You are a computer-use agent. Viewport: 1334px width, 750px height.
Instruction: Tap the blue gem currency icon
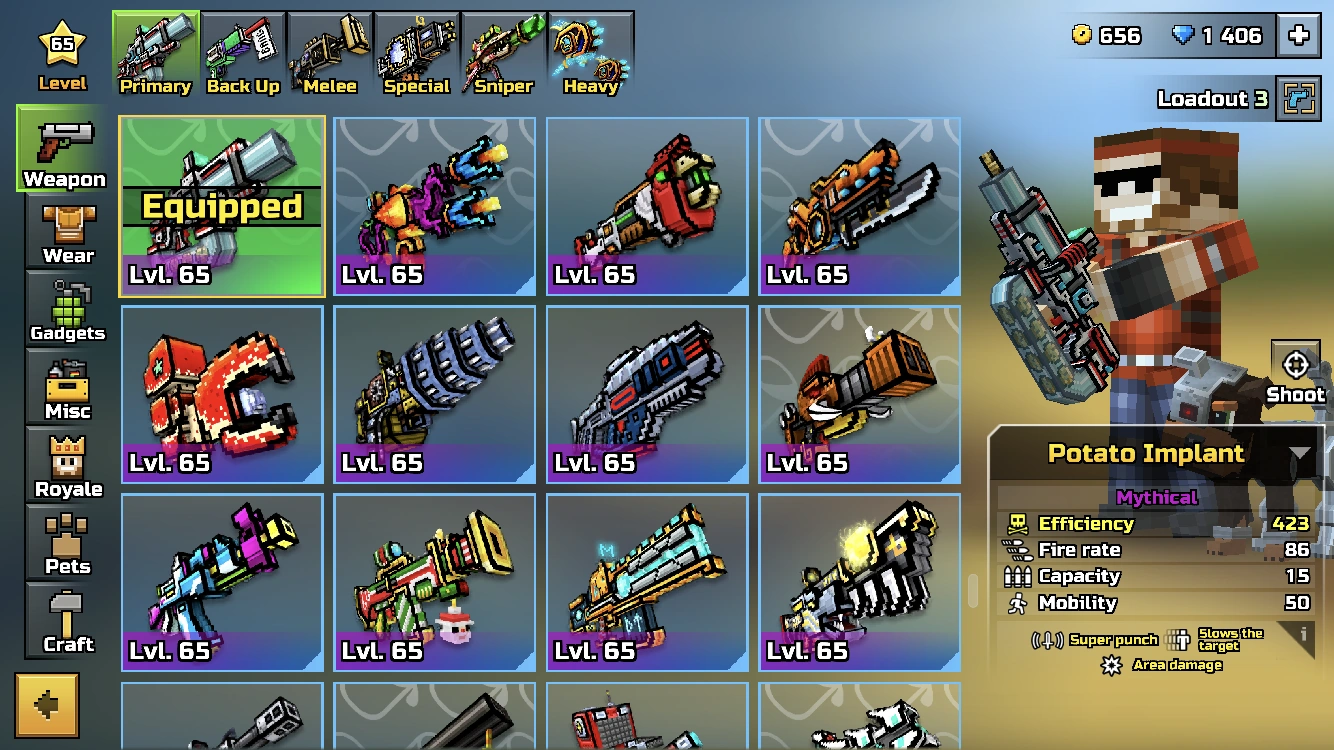(1185, 34)
